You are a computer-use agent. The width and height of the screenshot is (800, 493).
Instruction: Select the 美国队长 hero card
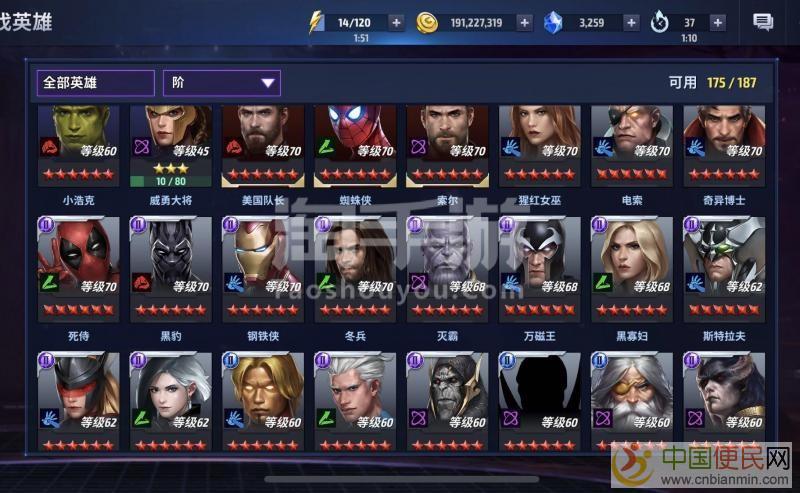point(262,146)
